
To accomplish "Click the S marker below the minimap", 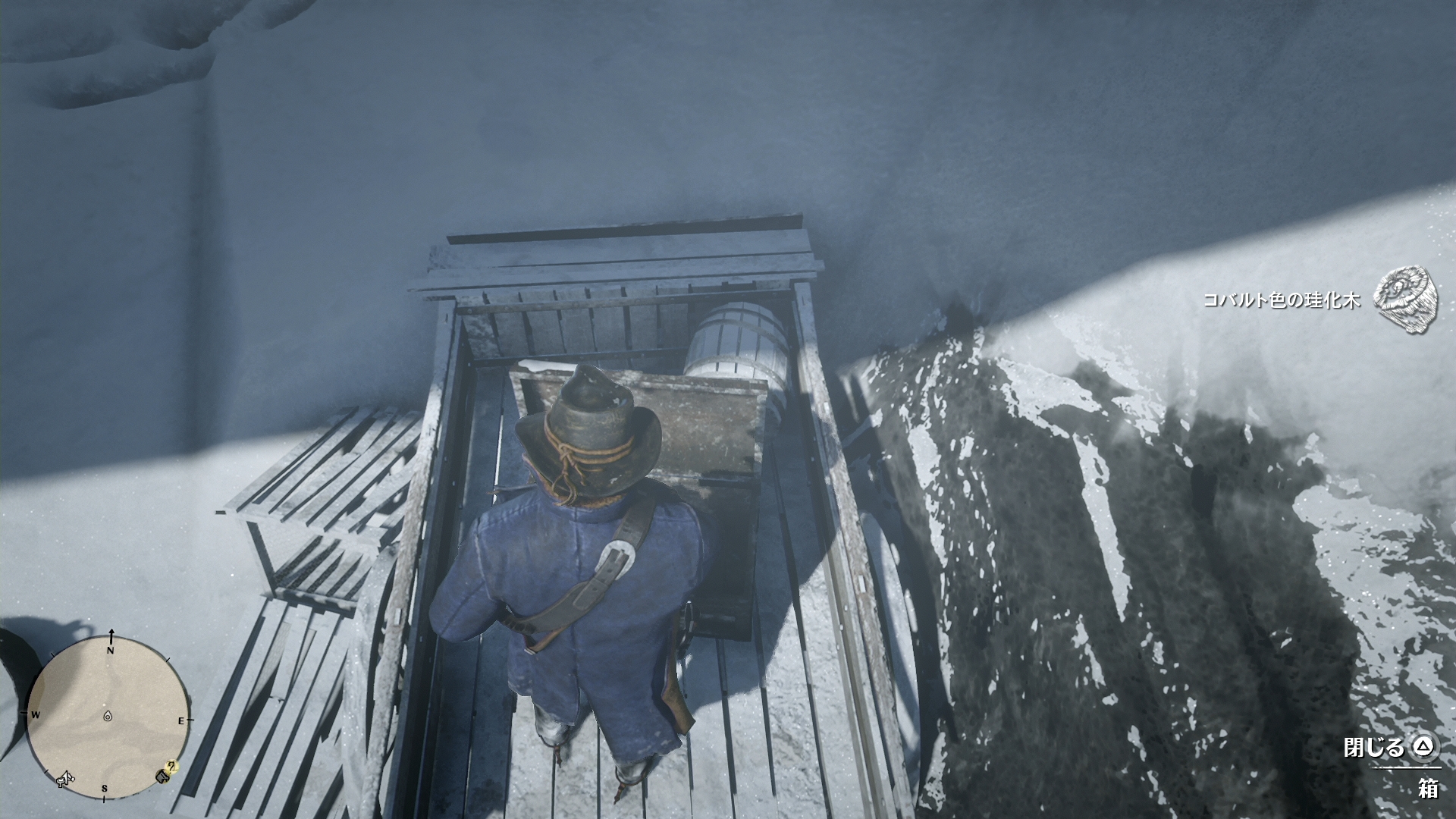I will point(105,788).
